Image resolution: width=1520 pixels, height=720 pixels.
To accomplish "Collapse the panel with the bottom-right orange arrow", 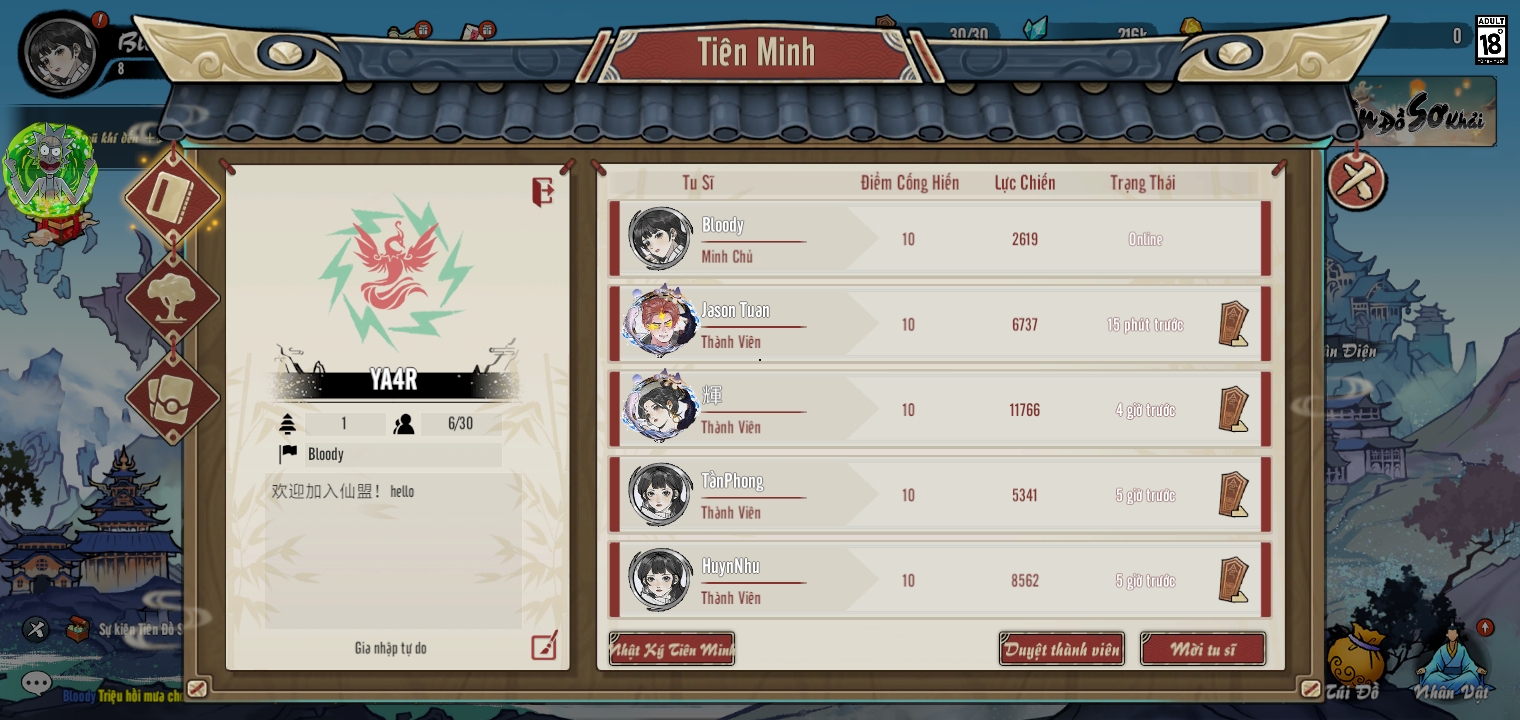I will click(1311, 688).
